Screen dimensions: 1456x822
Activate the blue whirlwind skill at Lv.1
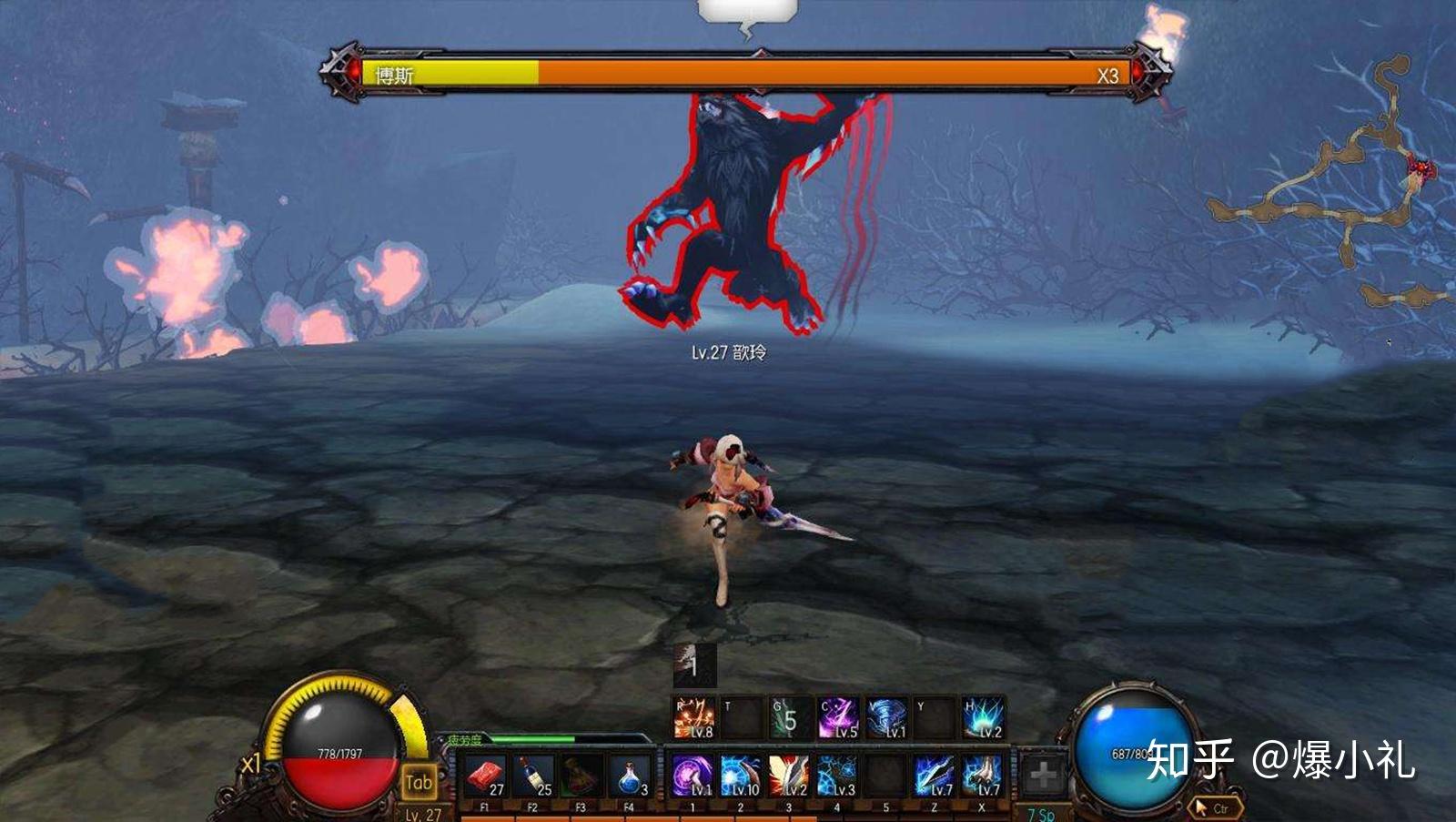point(886,718)
